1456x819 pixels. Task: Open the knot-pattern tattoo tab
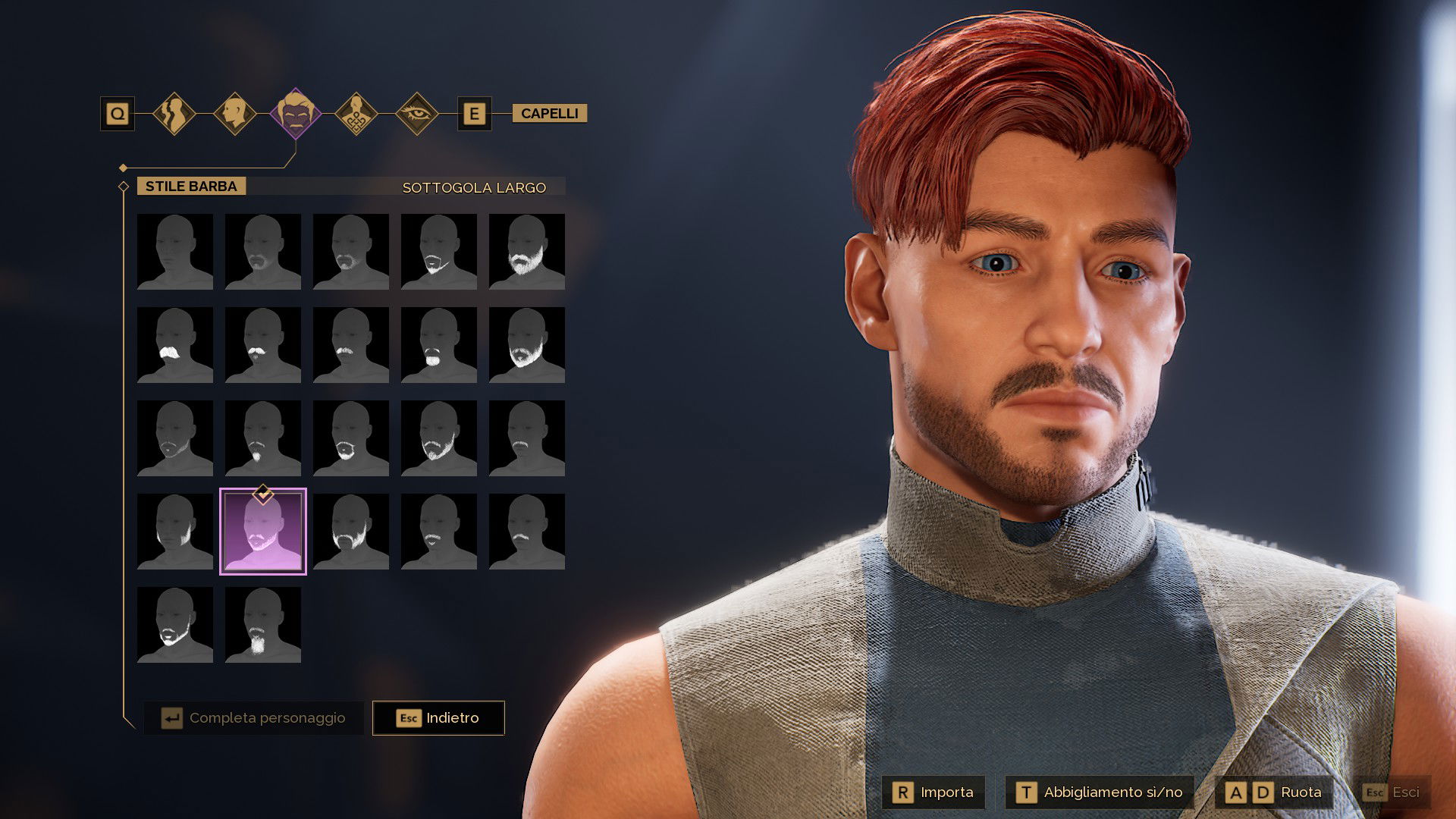point(356,114)
